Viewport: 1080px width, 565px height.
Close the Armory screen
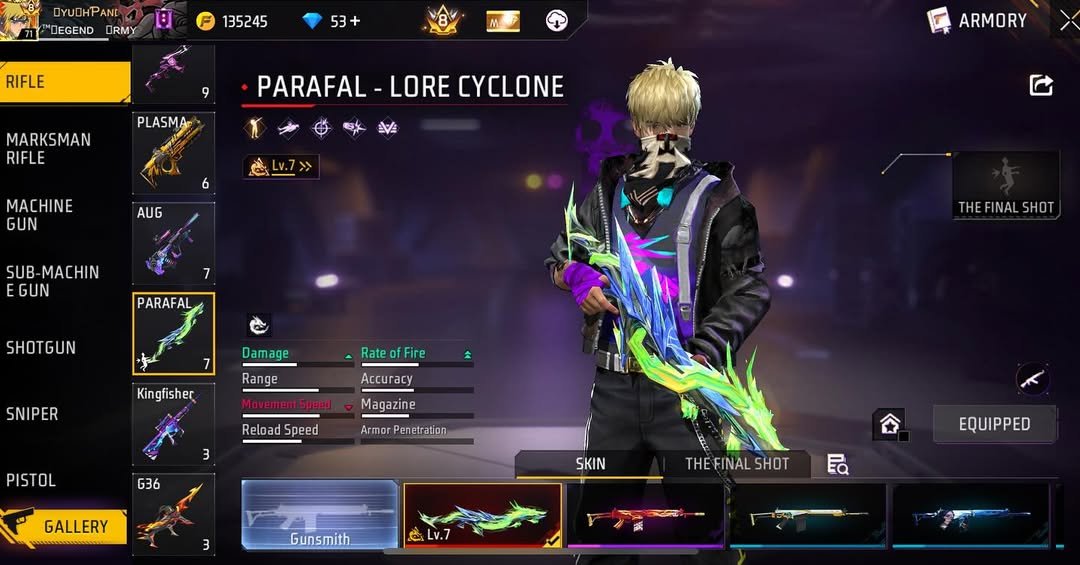pyautogui.click(x=1068, y=21)
